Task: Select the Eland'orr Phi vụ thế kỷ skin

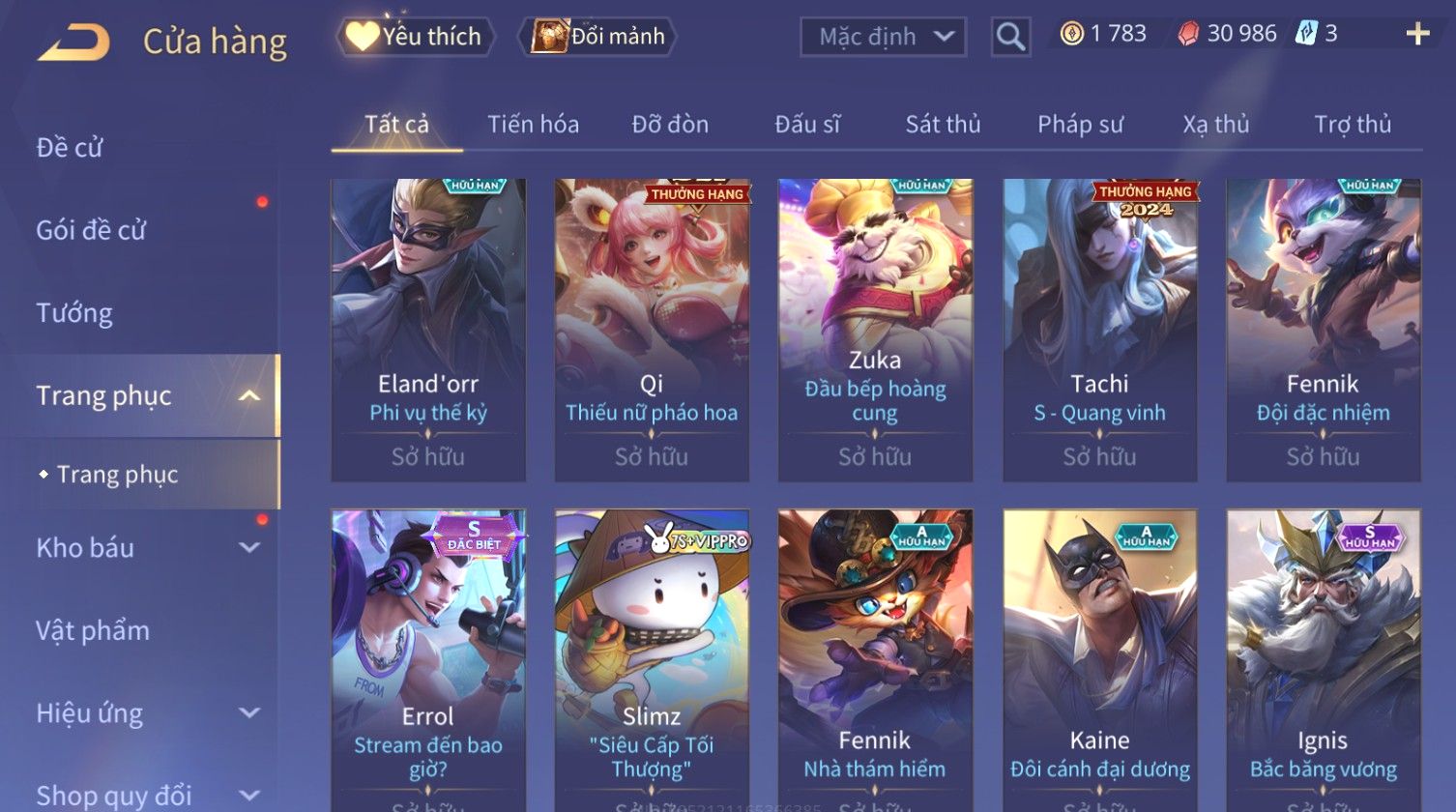Action: 428,329
